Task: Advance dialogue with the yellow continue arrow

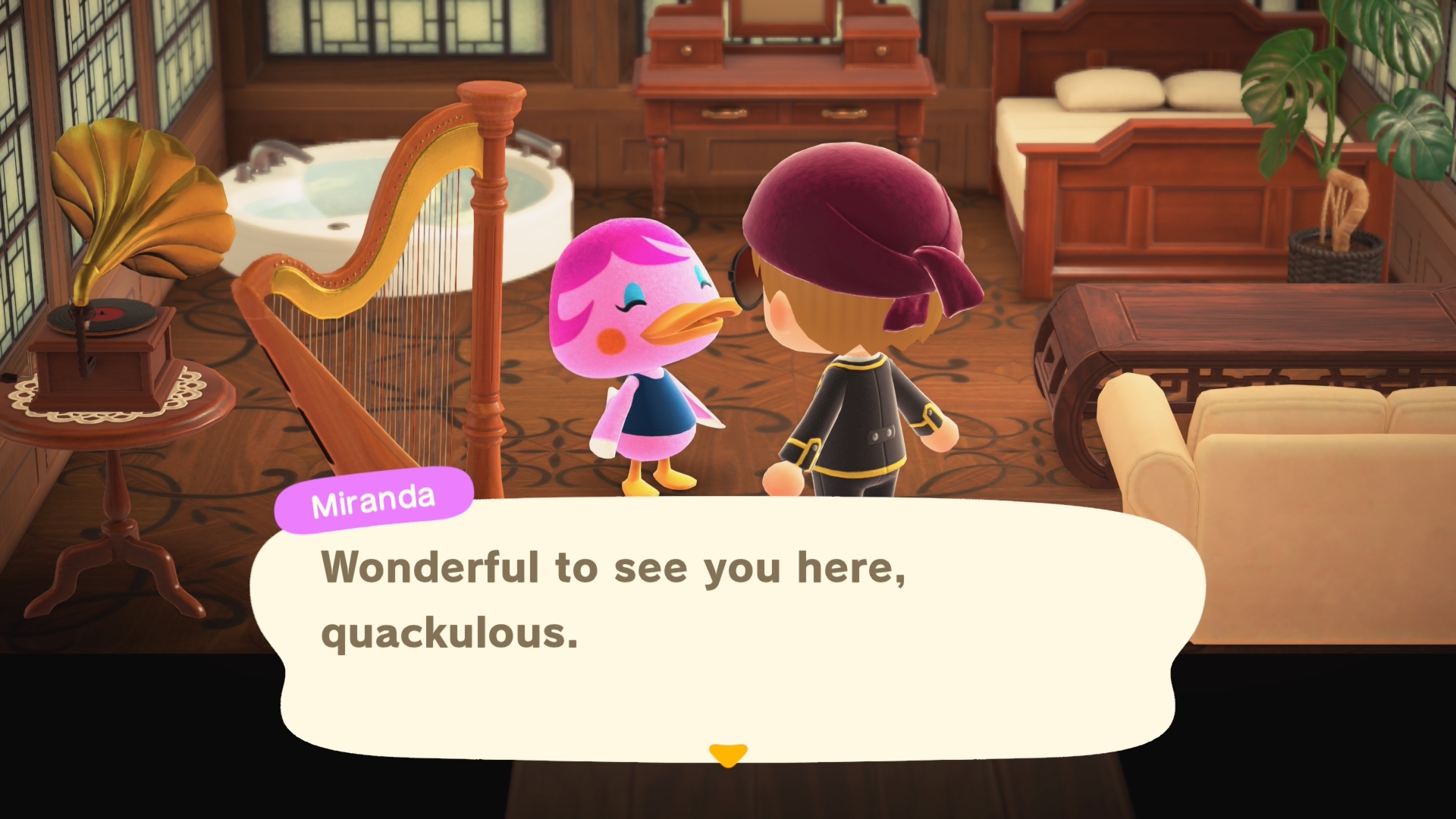Action: [728, 755]
